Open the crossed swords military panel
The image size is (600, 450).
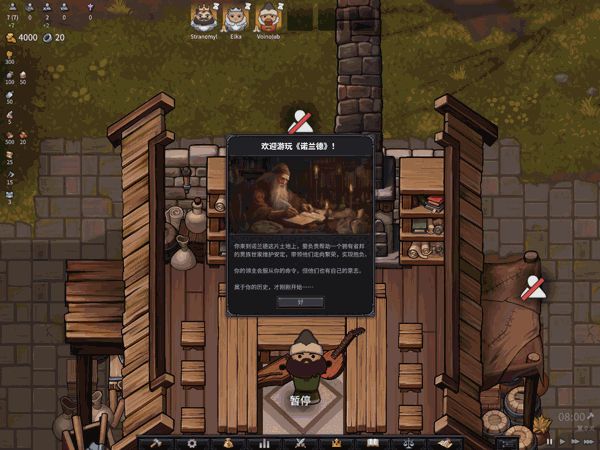click(x=300, y=443)
